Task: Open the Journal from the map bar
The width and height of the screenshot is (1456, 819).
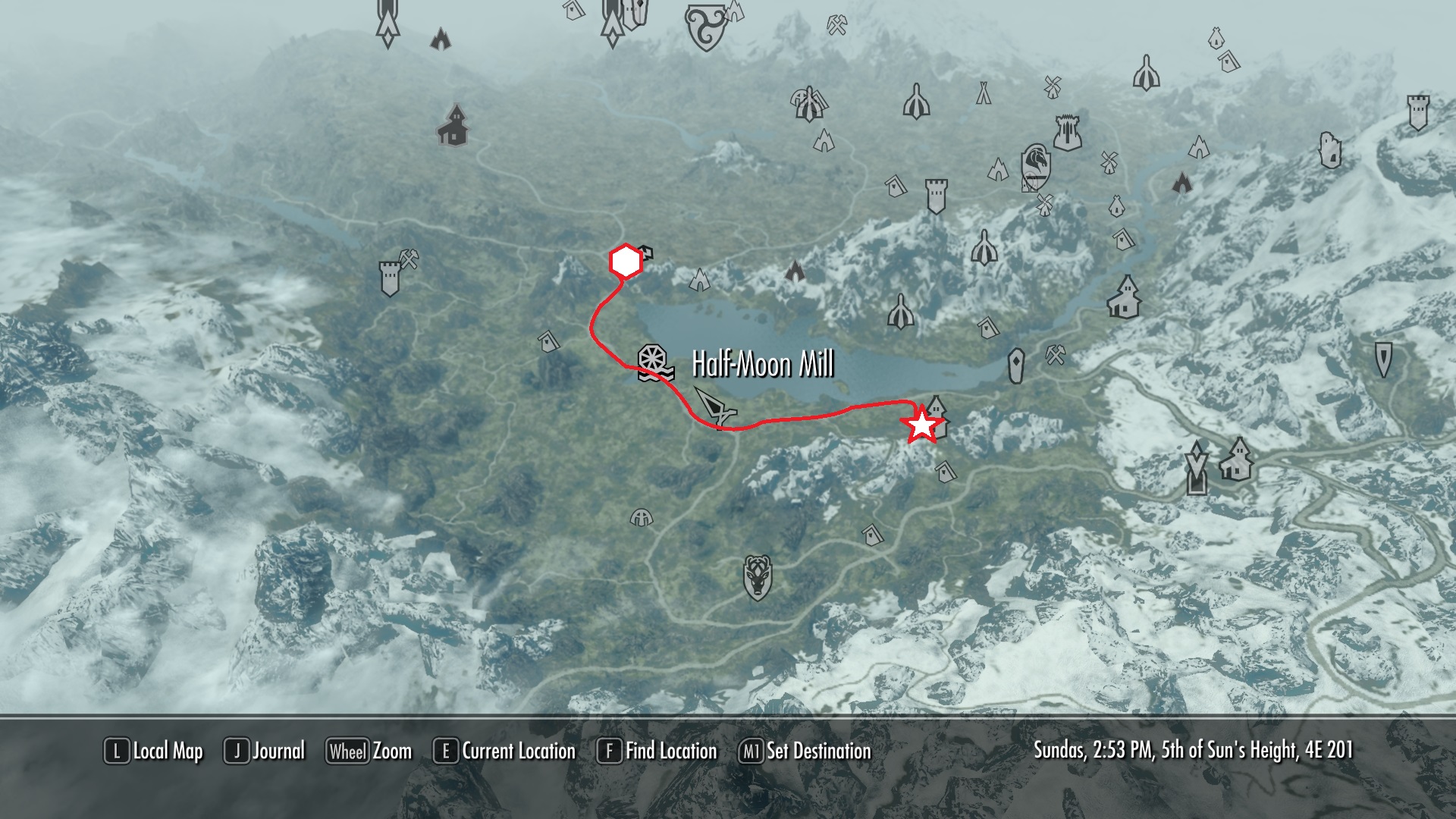Action: click(265, 752)
